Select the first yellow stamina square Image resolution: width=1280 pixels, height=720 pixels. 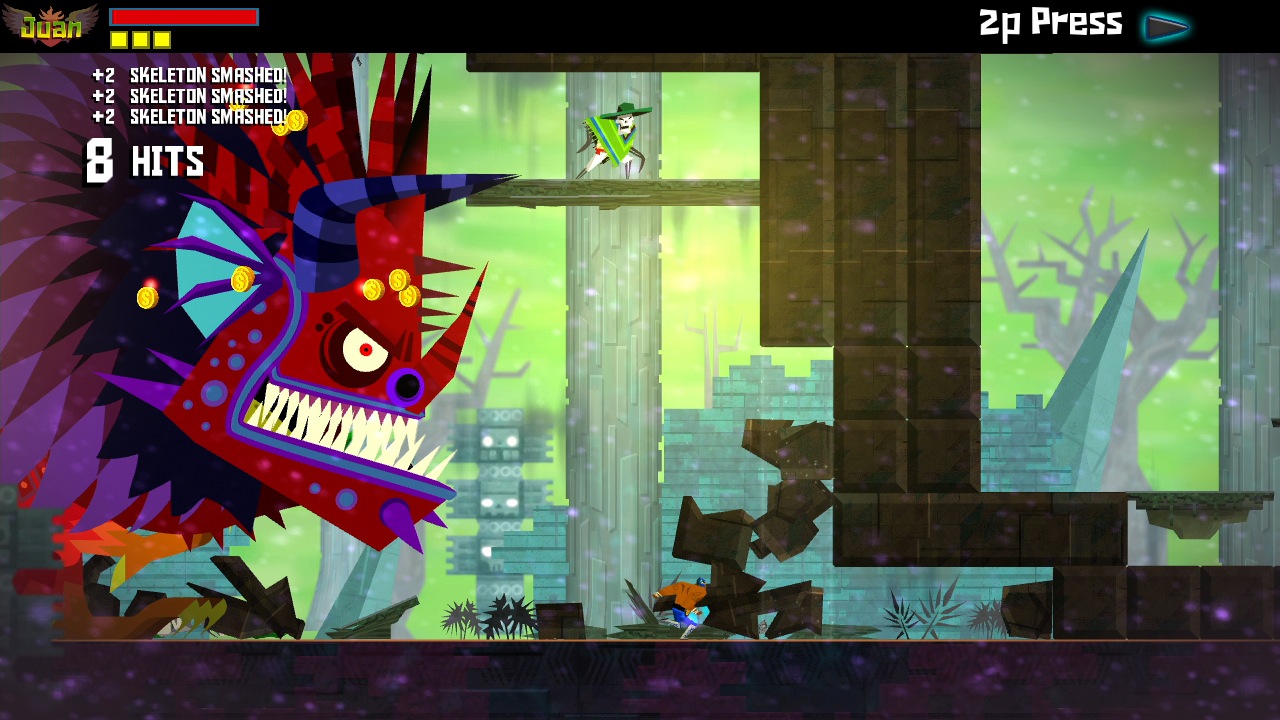pyautogui.click(x=118, y=39)
